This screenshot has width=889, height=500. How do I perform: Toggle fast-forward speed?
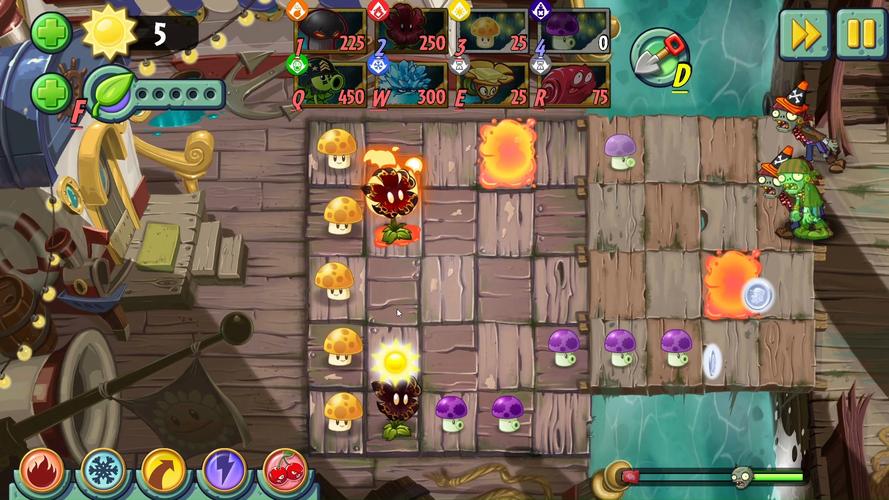(804, 33)
